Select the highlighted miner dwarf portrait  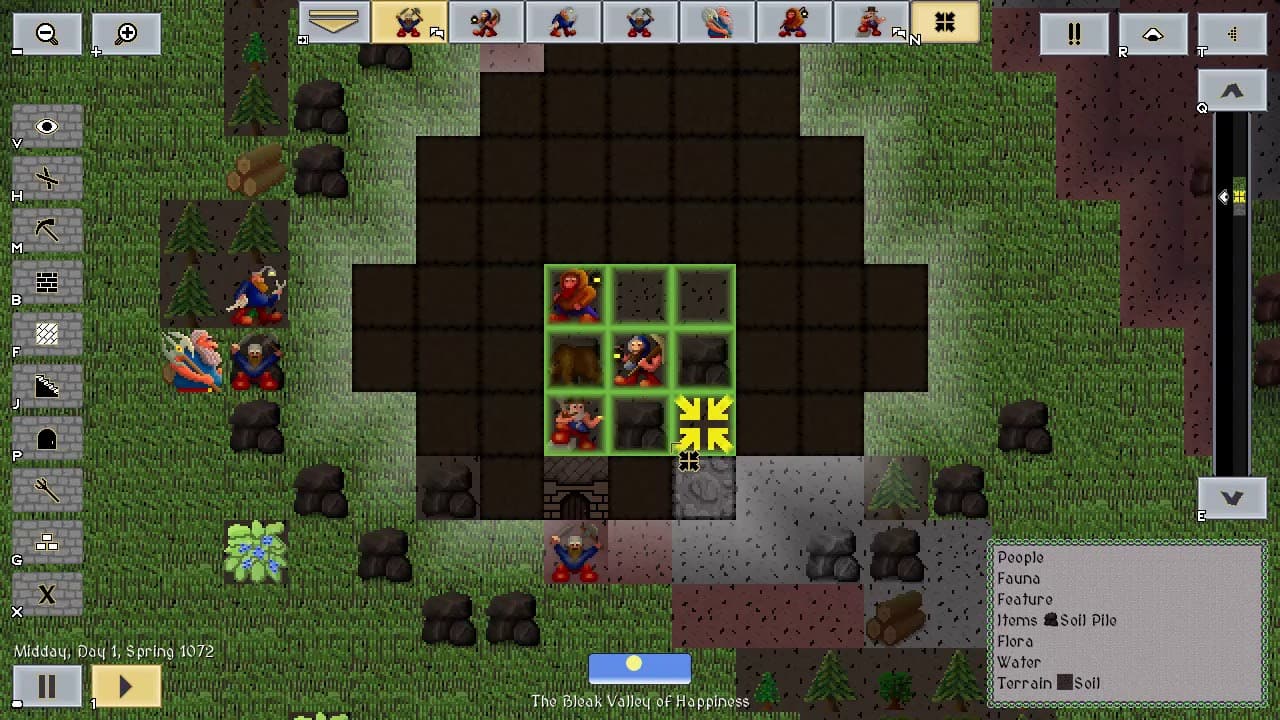click(x=409, y=22)
